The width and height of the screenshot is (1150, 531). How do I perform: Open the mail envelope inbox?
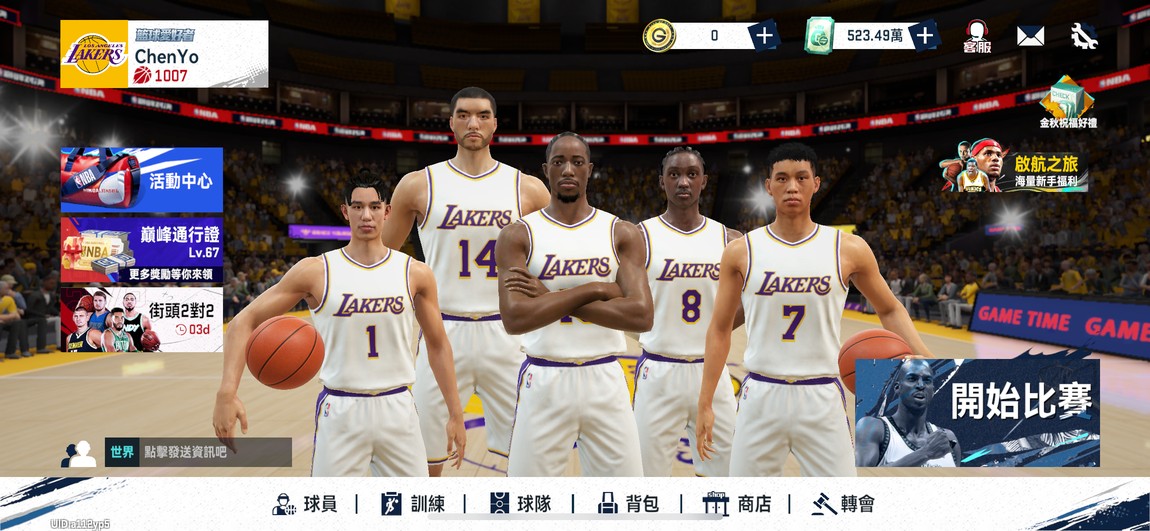[1030, 36]
